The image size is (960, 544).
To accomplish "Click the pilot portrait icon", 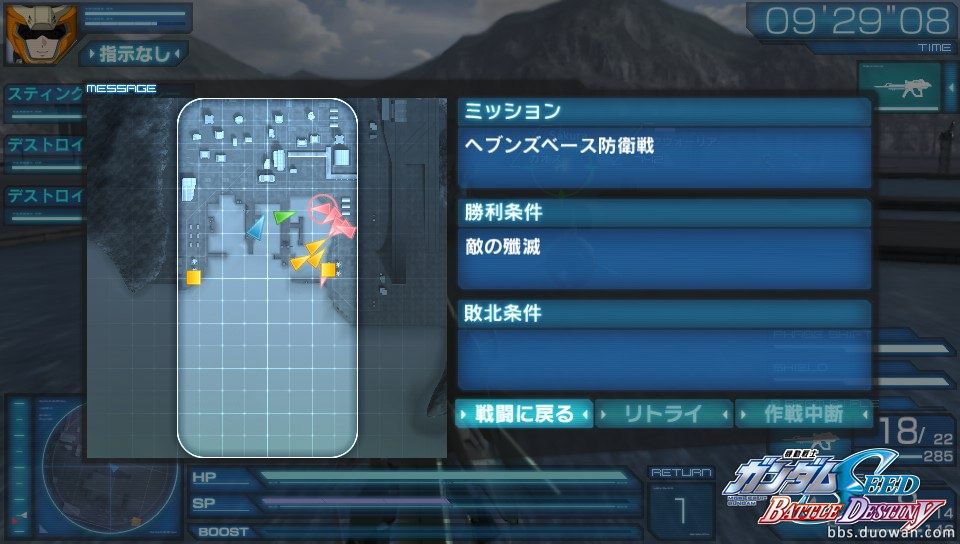I will (30, 32).
